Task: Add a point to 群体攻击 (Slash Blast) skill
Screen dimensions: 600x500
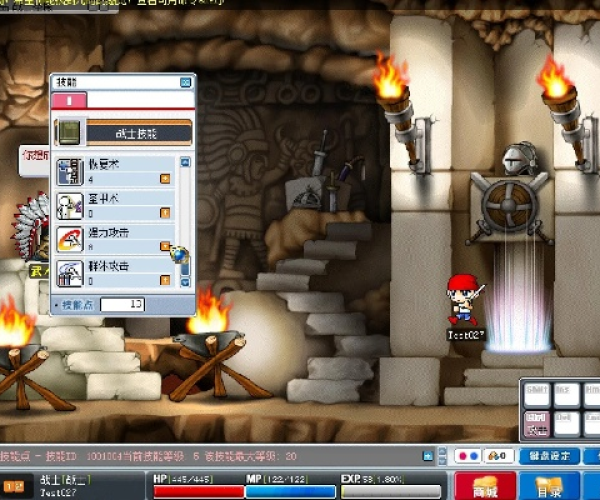Action: [165, 280]
